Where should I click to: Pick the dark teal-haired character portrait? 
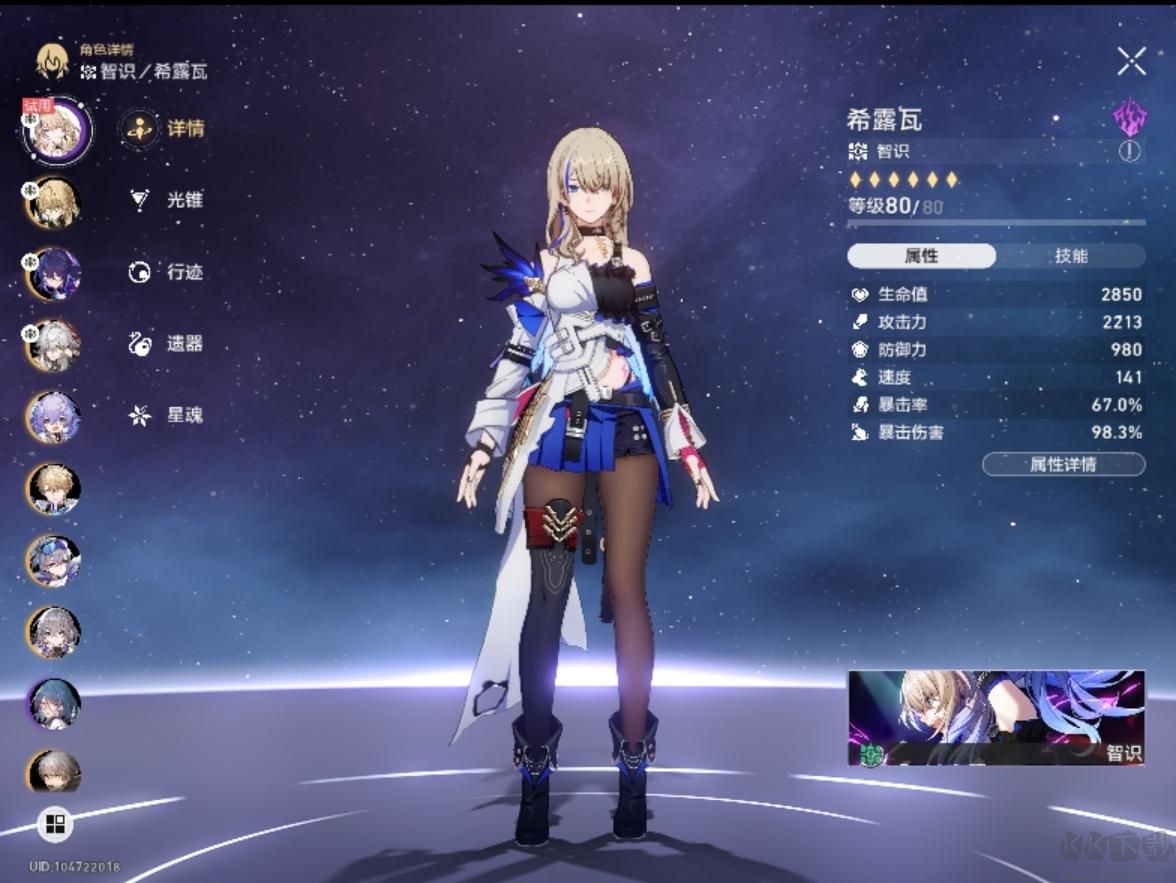click(53, 703)
